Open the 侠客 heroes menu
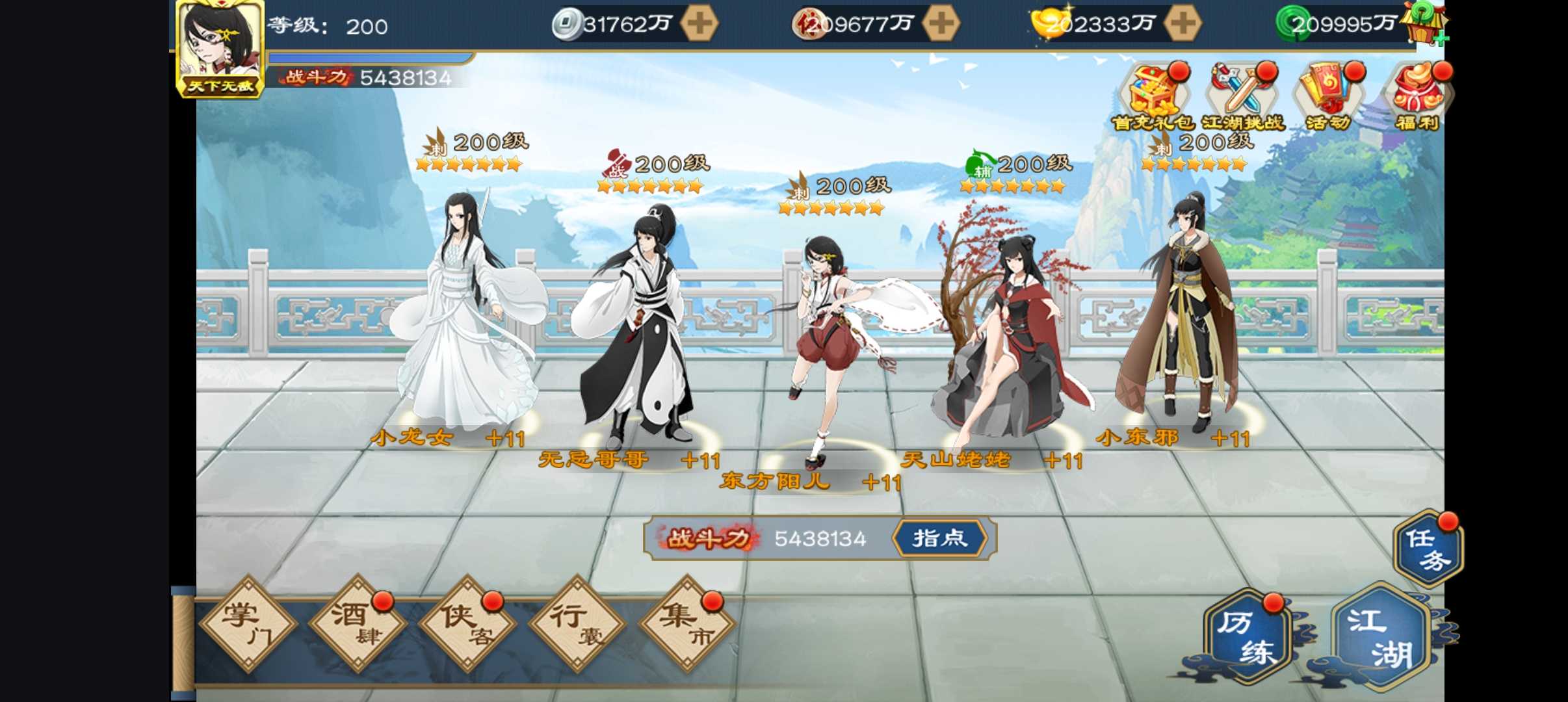Screen dimensions: 1568x702 (x=467, y=624)
